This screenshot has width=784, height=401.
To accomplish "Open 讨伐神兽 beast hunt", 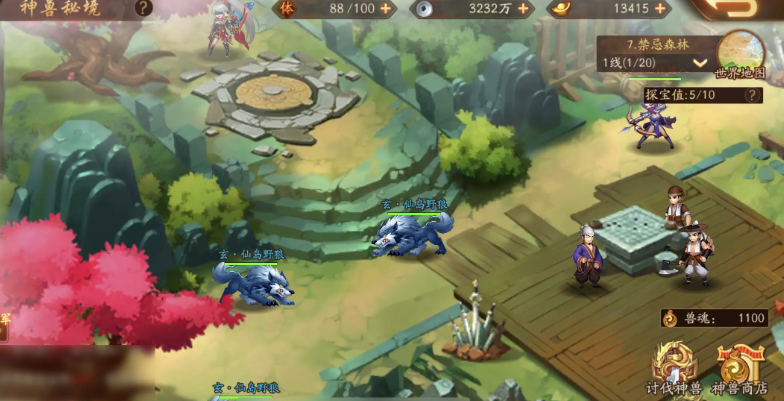I will tap(673, 370).
